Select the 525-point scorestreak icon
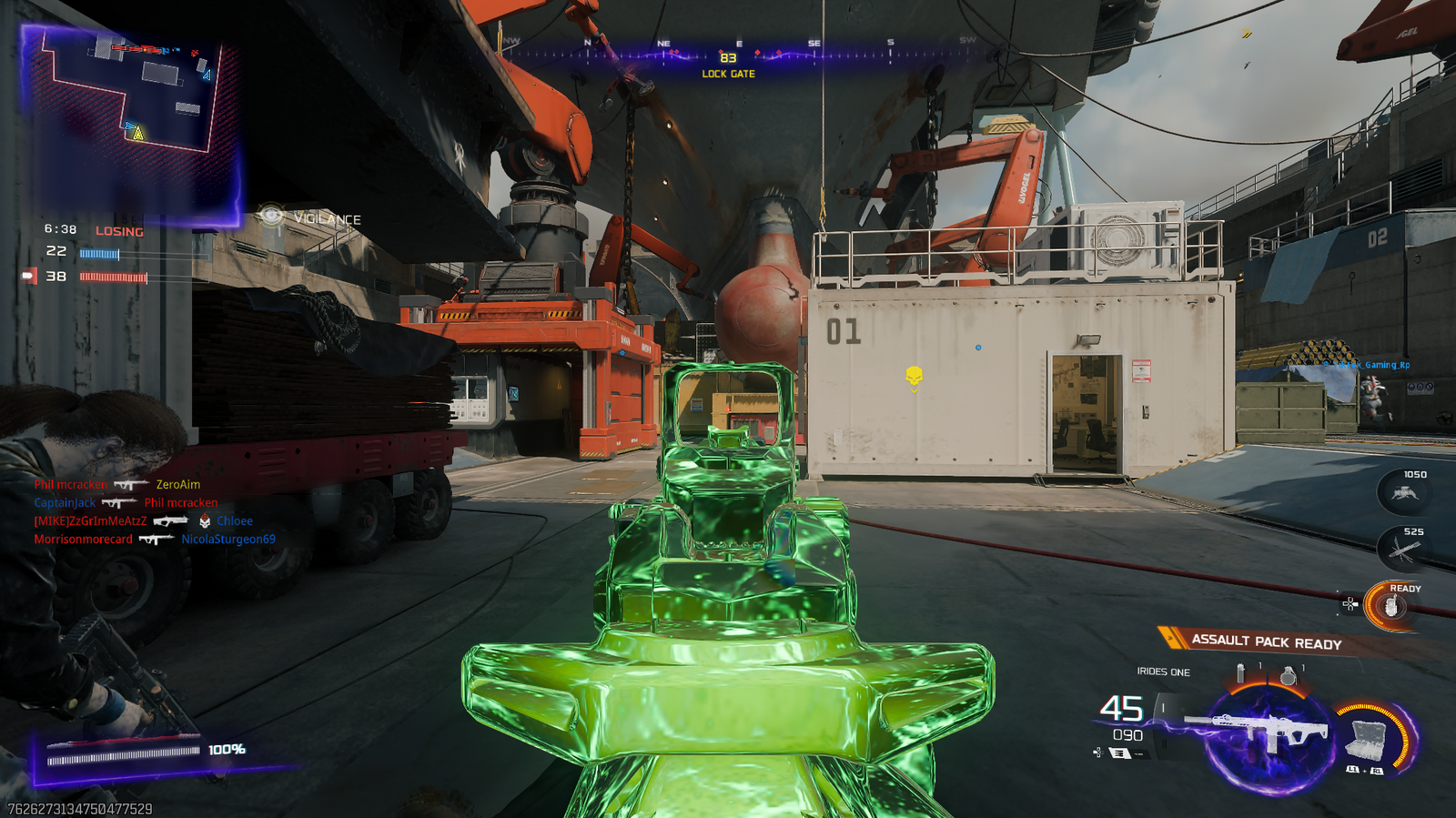This screenshot has height=818, width=1456. point(1402,550)
